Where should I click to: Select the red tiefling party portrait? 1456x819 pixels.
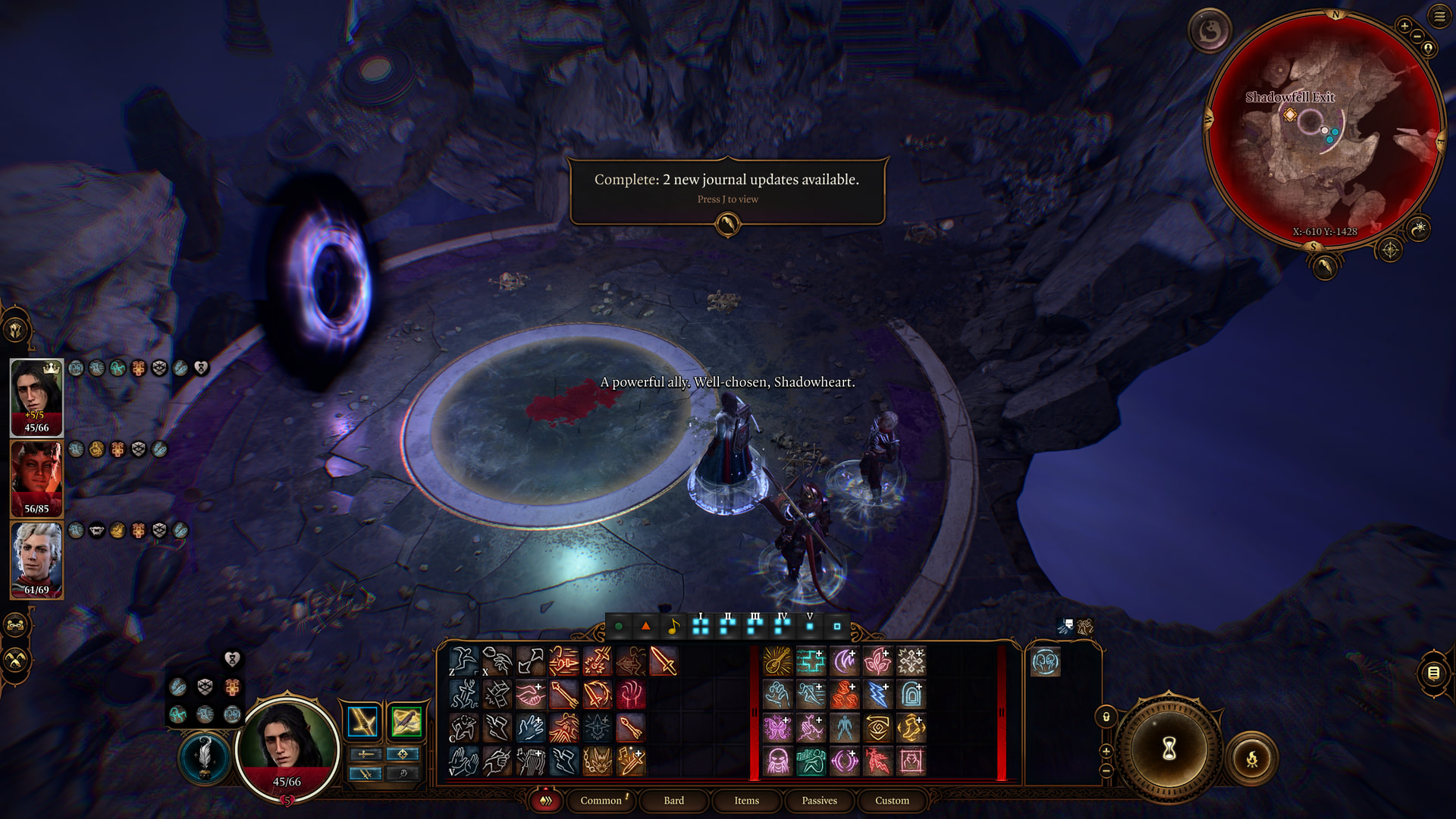click(x=36, y=479)
